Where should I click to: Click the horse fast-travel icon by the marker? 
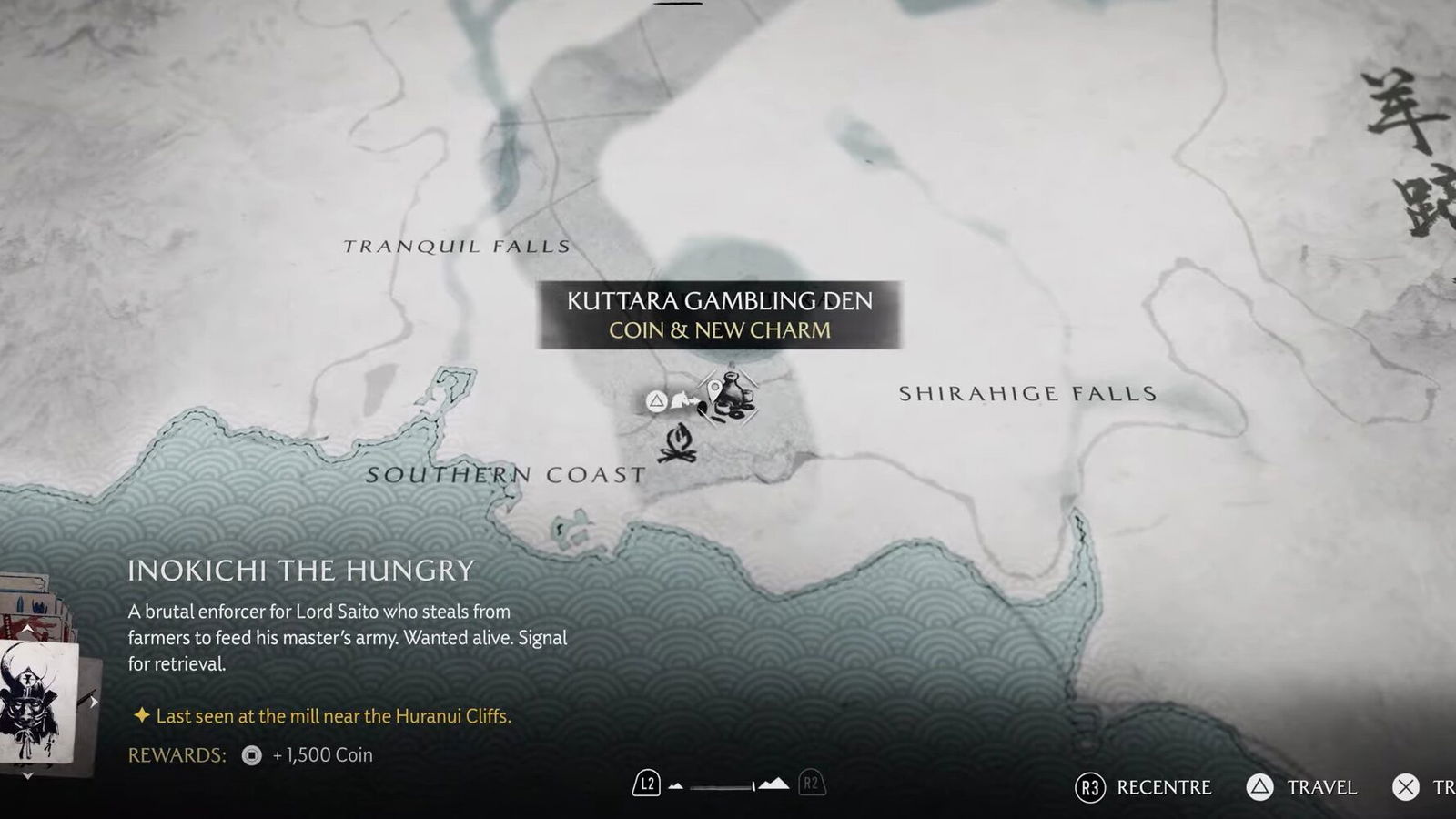pyautogui.click(x=682, y=400)
